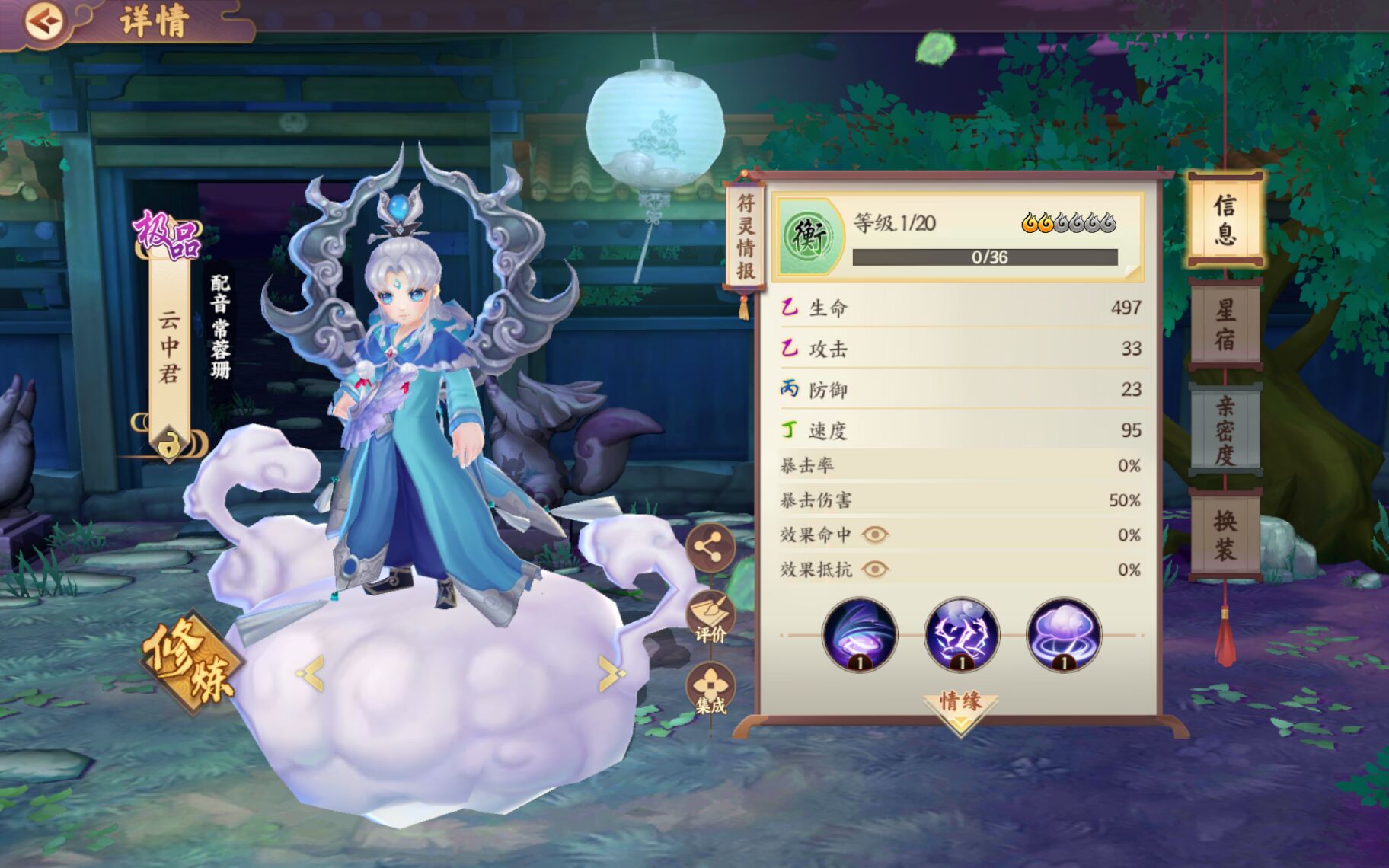Click the right arrow under the character model

coord(609,672)
